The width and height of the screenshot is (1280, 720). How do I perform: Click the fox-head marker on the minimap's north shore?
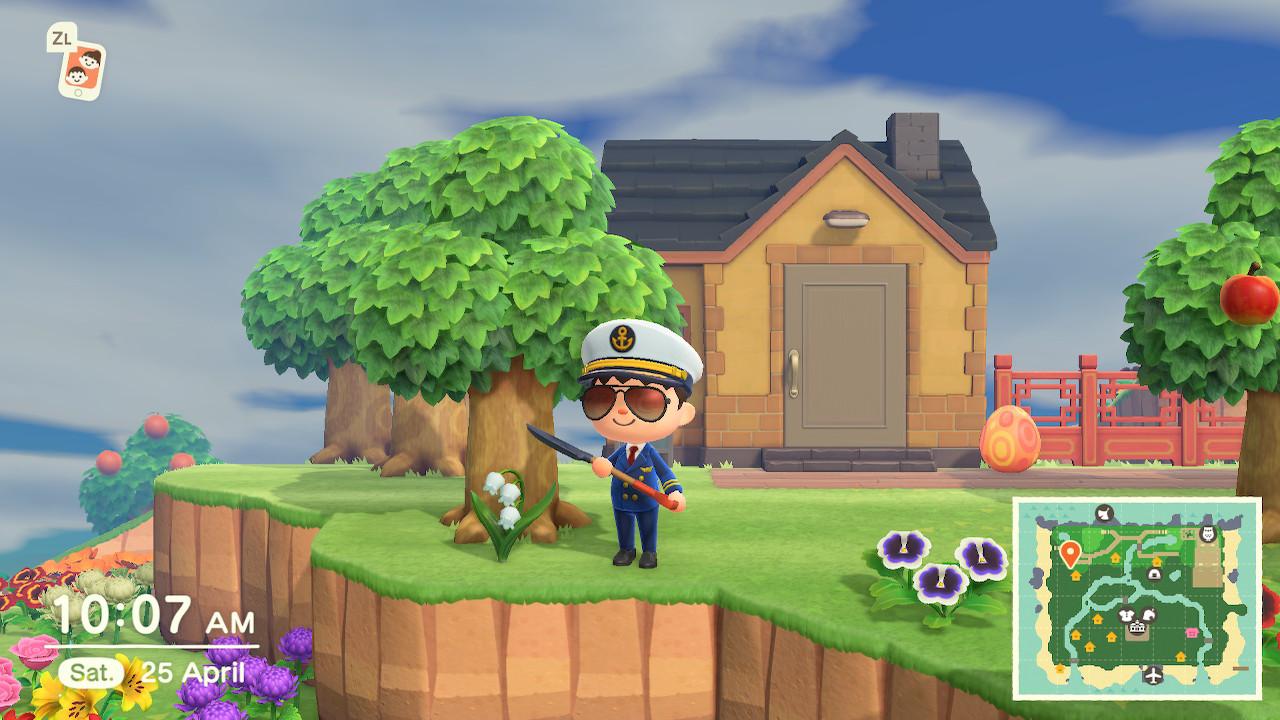tap(1104, 514)
